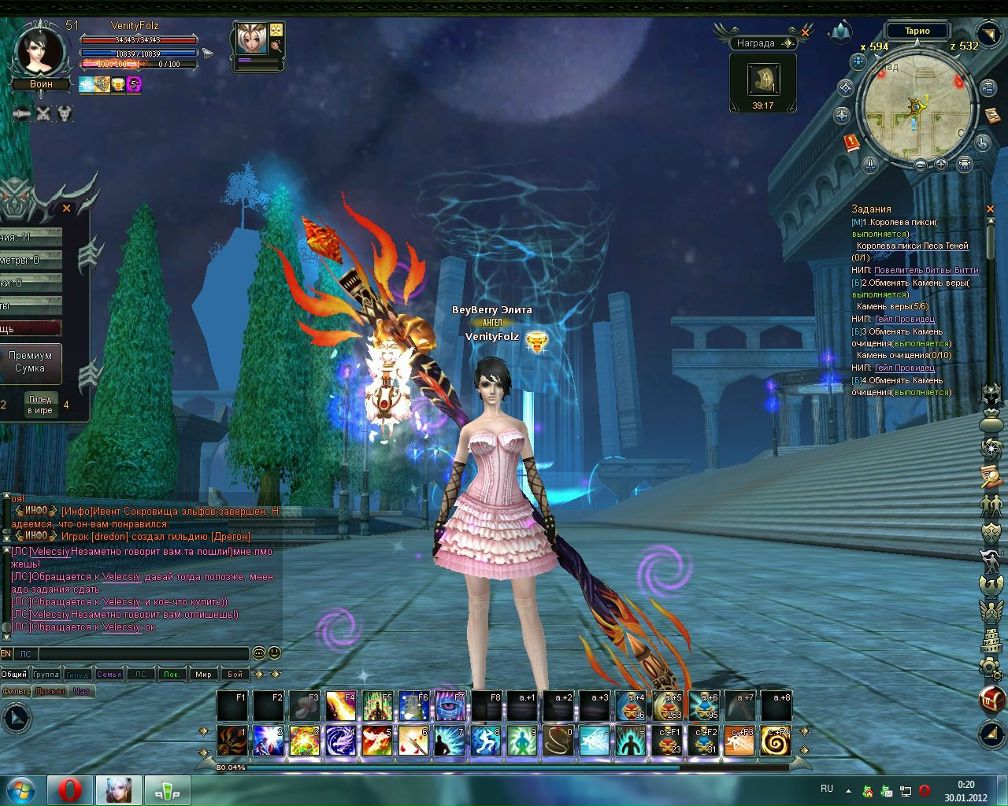Open the Opera browser from the taskbar
The image size is (1008, 806).
tap(68, 789)
